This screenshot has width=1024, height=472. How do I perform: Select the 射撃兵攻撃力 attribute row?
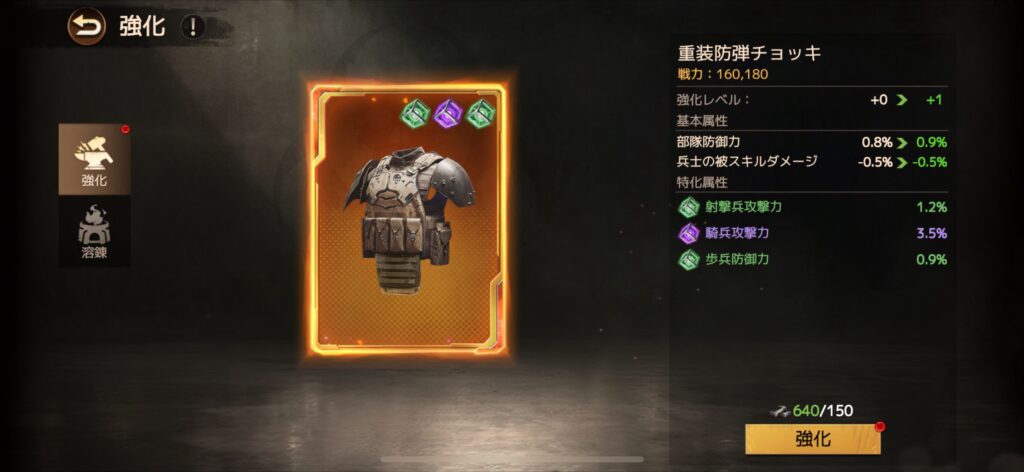tap(812, 208)
